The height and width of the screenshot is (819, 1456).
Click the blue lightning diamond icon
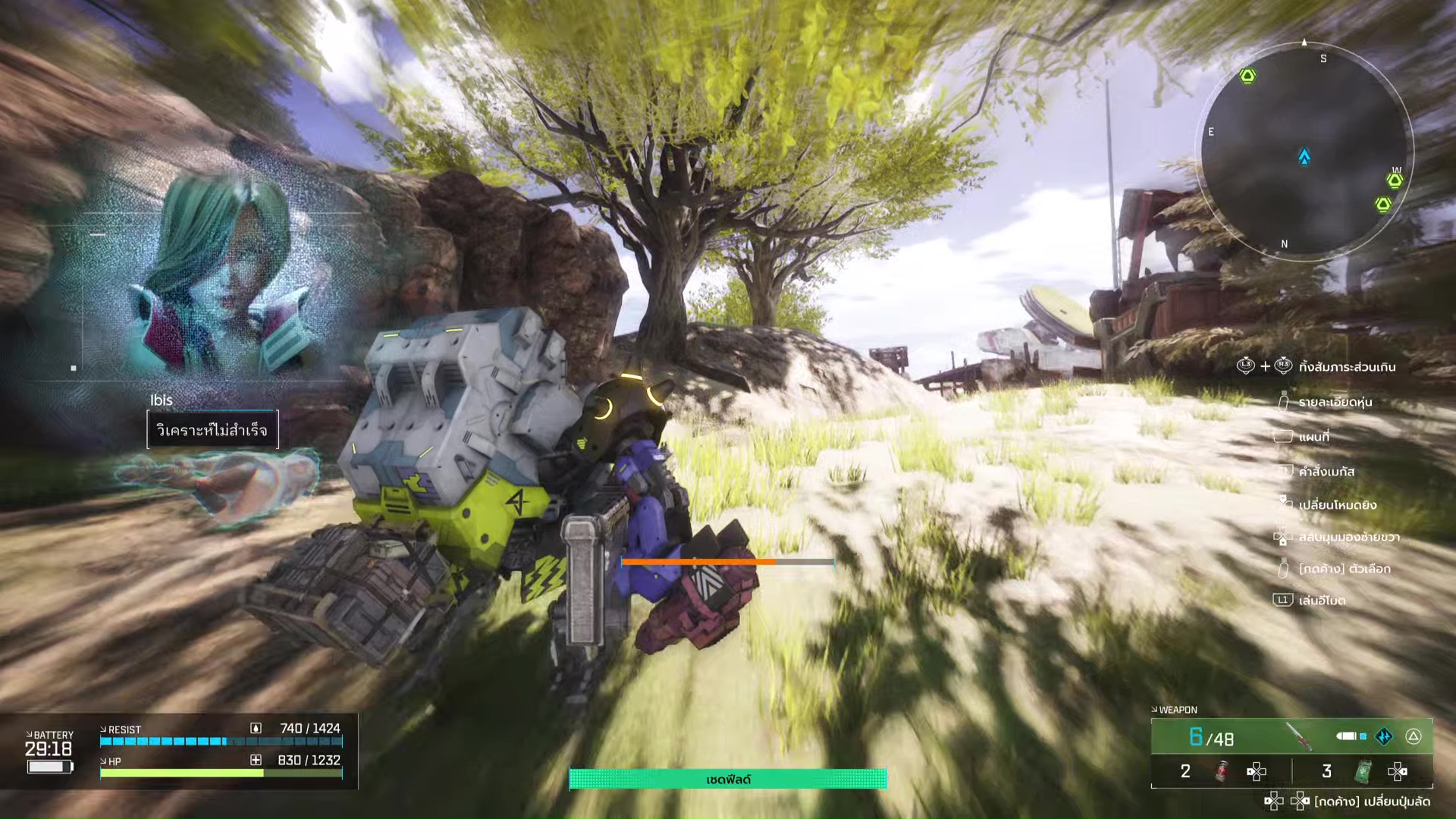tap(1384, 736)
